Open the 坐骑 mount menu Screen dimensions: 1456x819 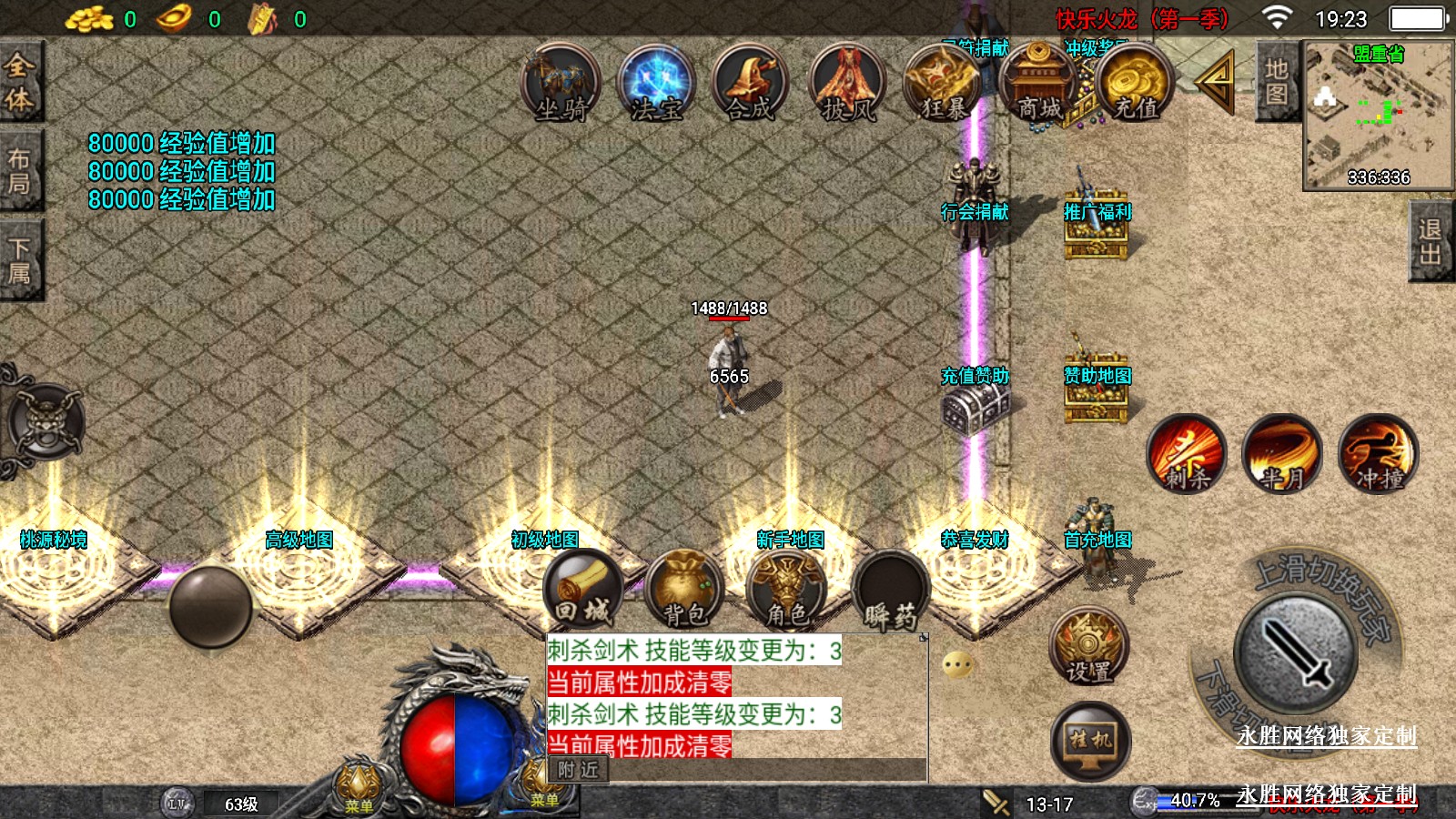pos(561,84)
